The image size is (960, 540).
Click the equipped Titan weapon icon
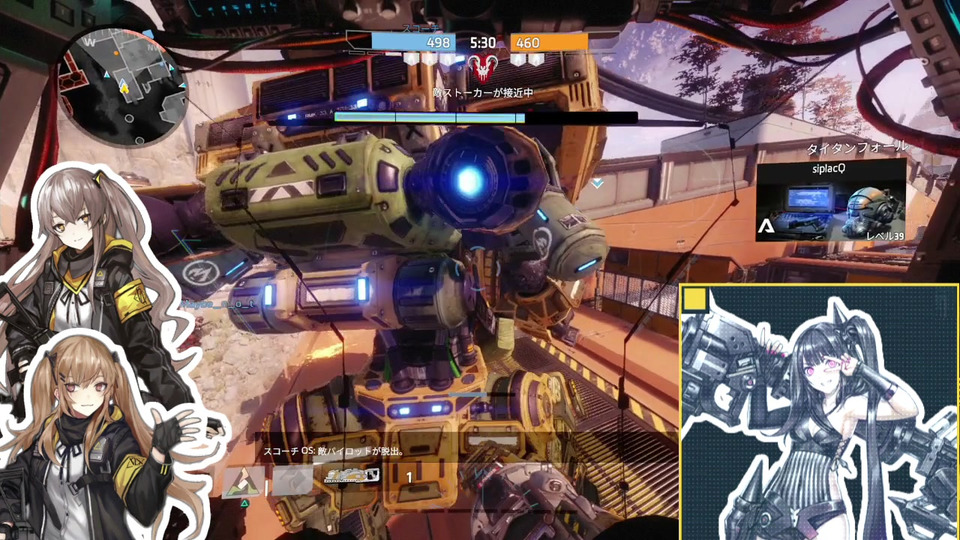pyautogui.click(x=352, y=478)
